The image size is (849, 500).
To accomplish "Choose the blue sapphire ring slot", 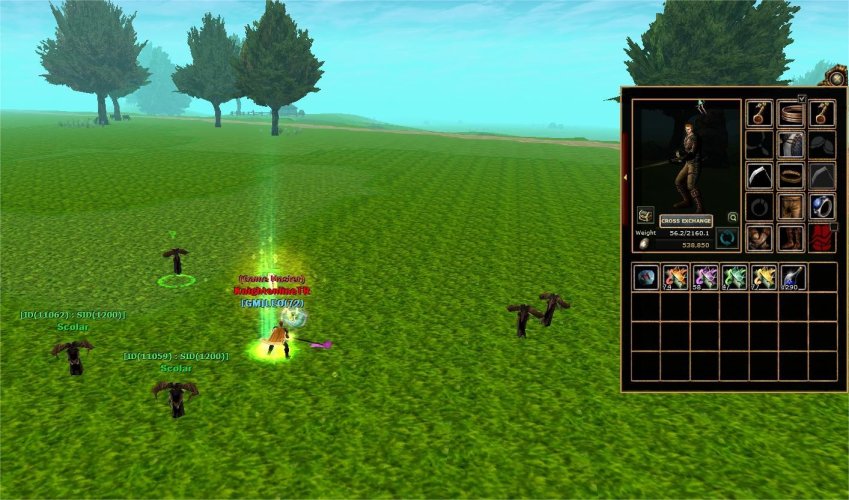I will [822, 207].
